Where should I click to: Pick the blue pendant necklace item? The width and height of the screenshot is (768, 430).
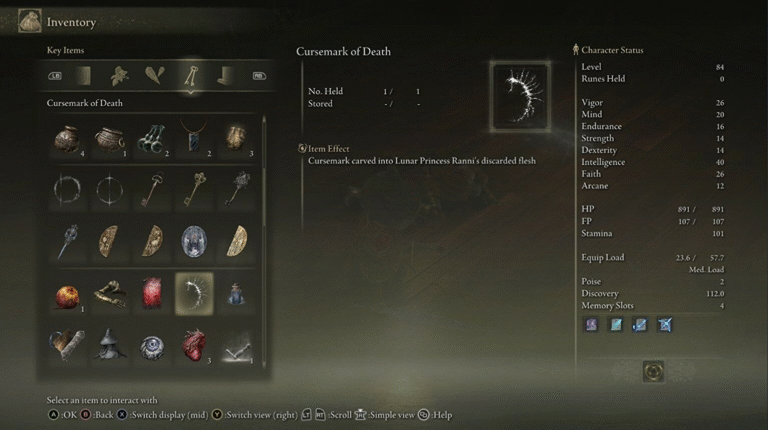tap(193, 139)
